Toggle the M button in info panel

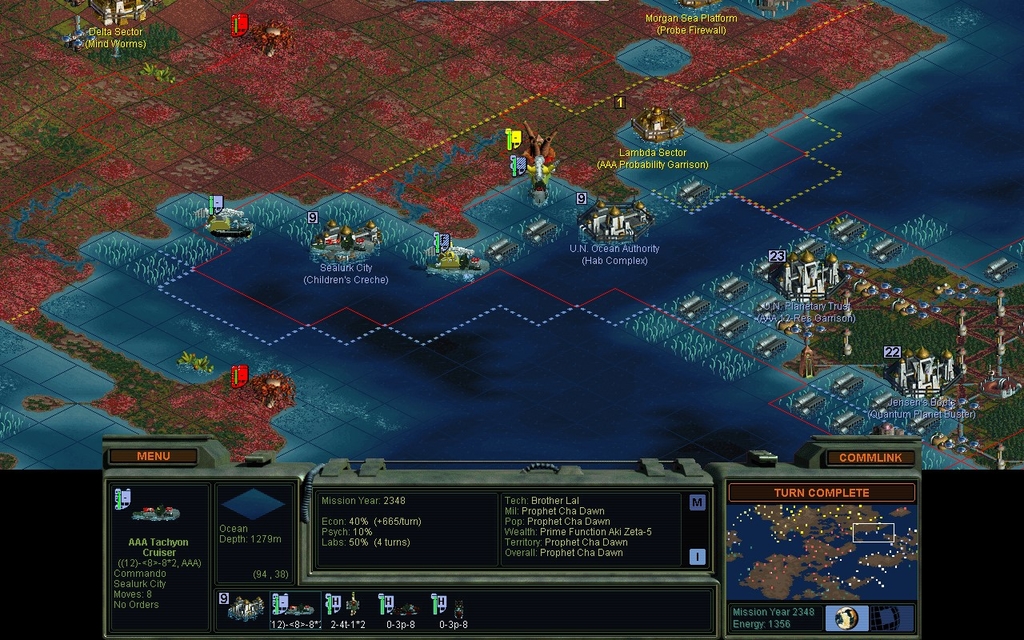coord(697,502)
